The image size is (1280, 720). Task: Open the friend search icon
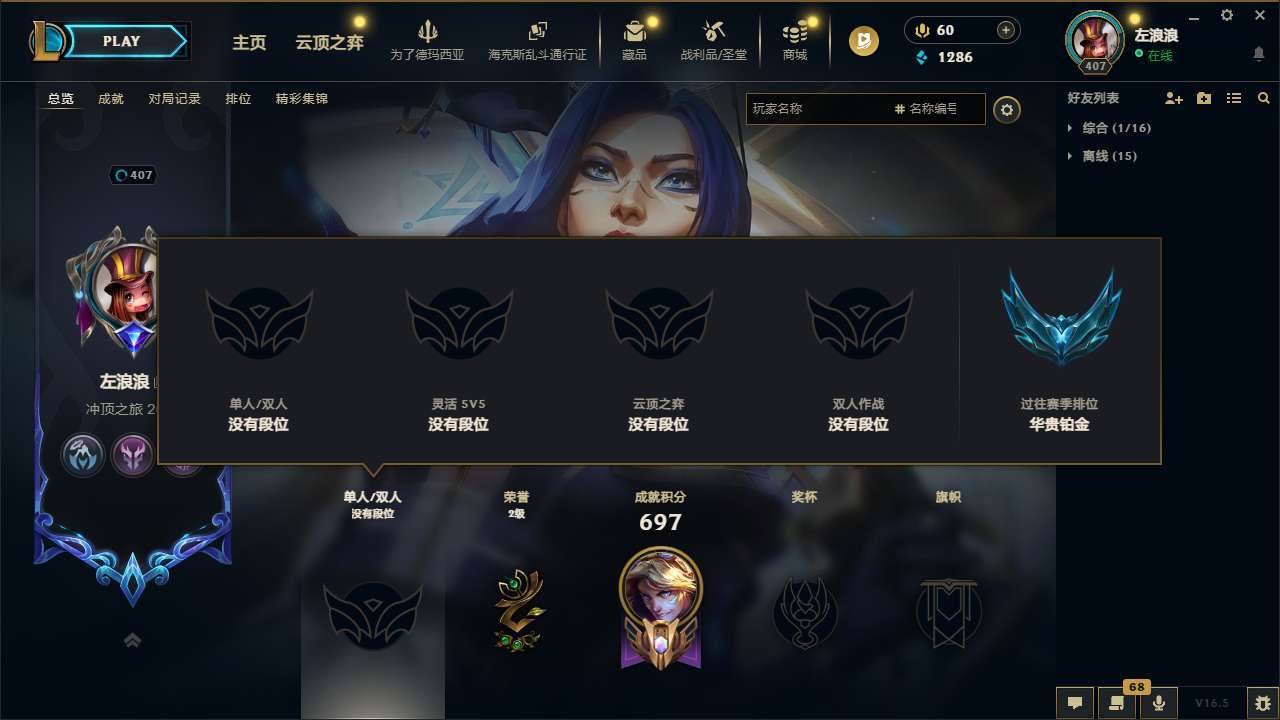[x=1264, y=98]
